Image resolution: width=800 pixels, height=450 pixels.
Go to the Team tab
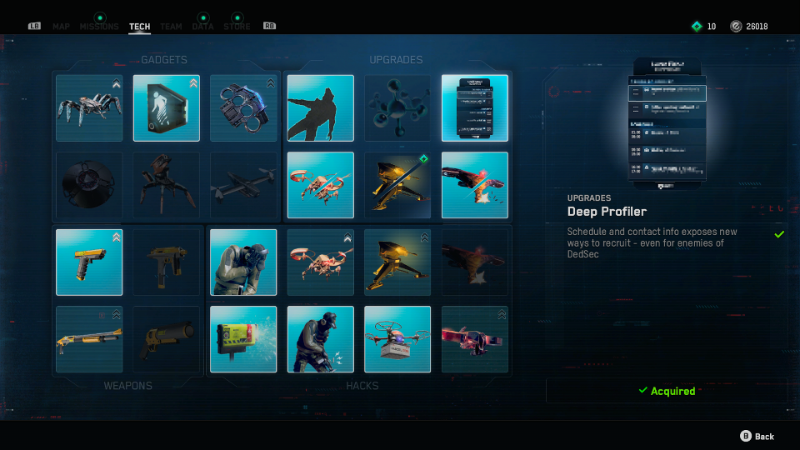point(172,26)
